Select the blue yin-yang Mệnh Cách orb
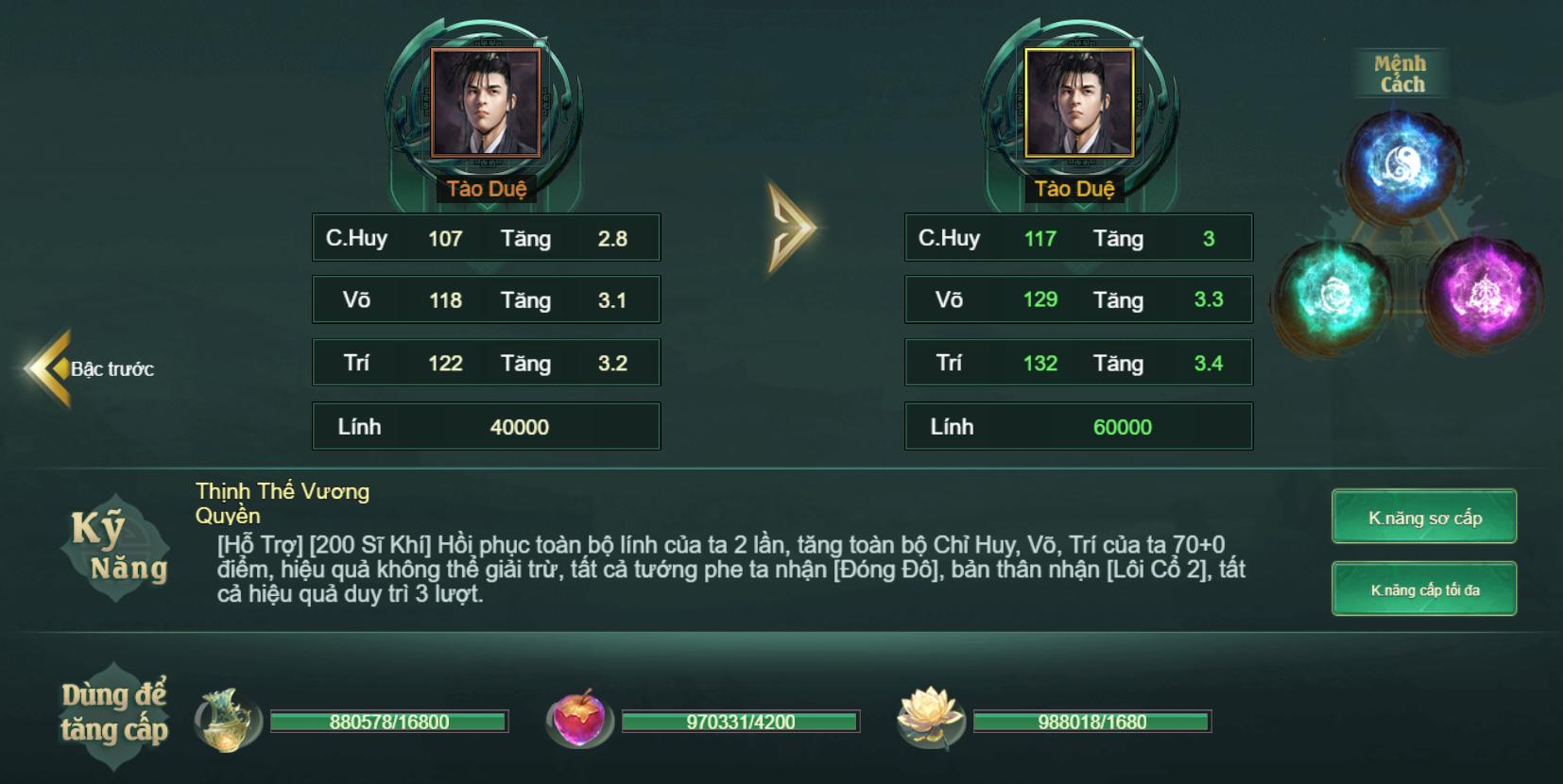1563x784 pixels. click(1398, 164)
